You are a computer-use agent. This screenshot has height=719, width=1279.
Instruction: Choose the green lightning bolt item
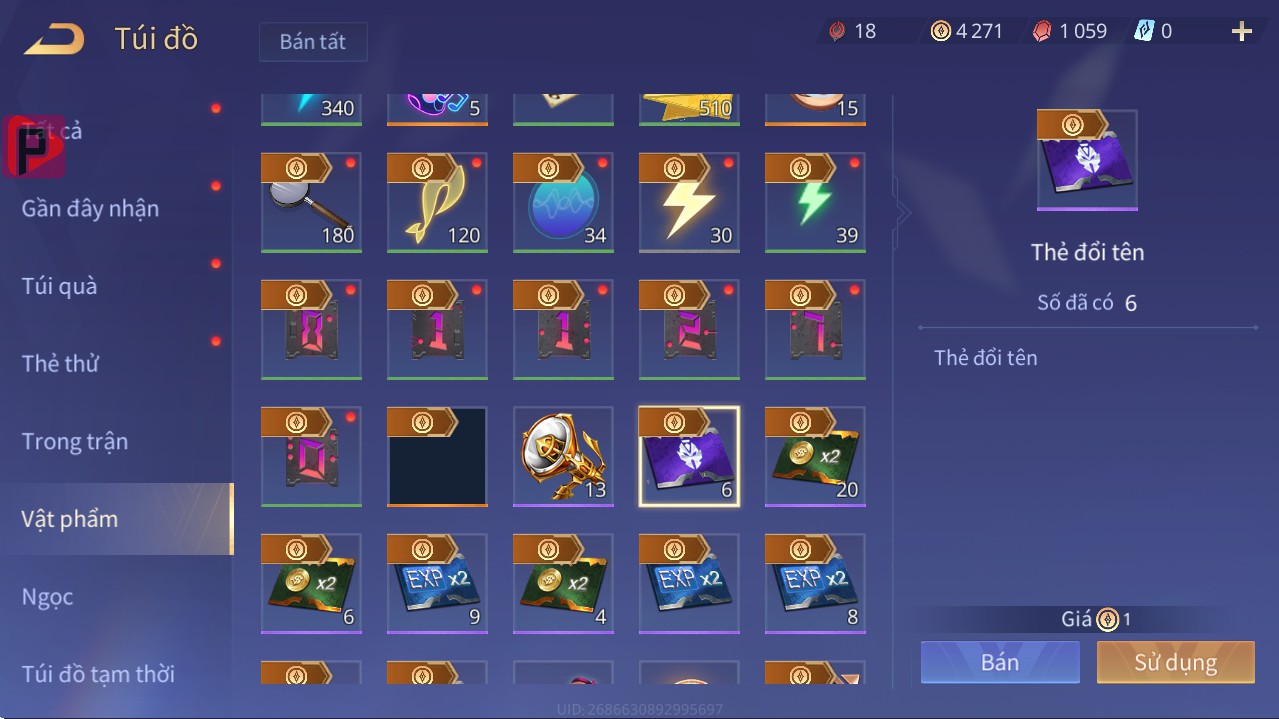point(815,203)
